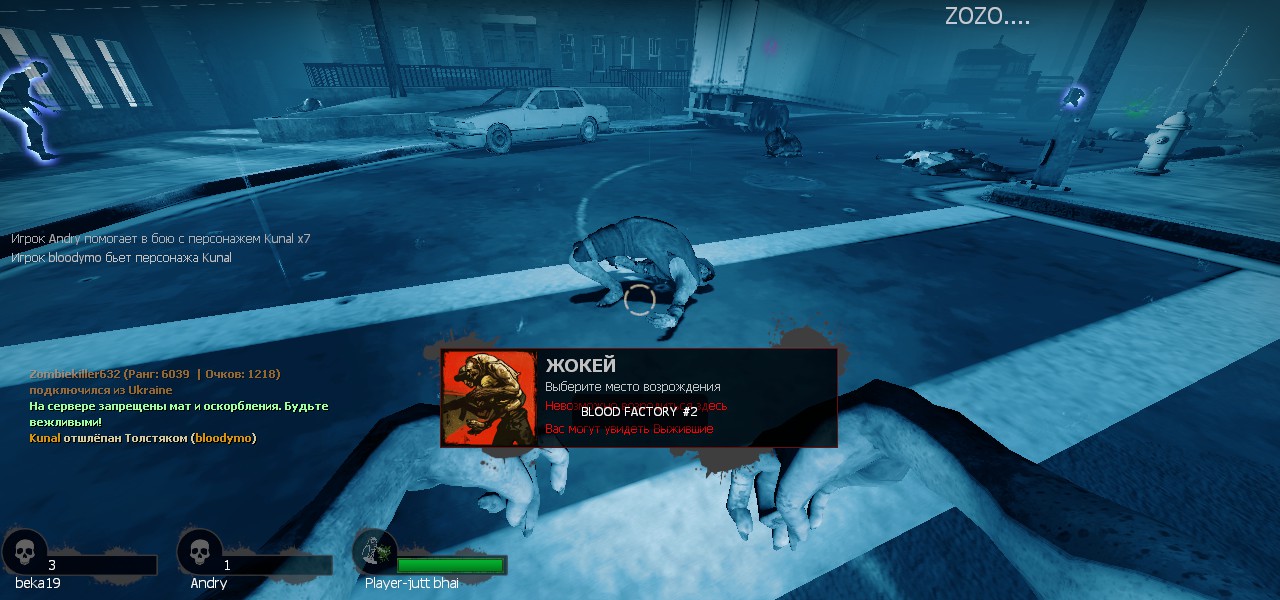Click the Zombiekiller632 chat message line

coord(155,374)
